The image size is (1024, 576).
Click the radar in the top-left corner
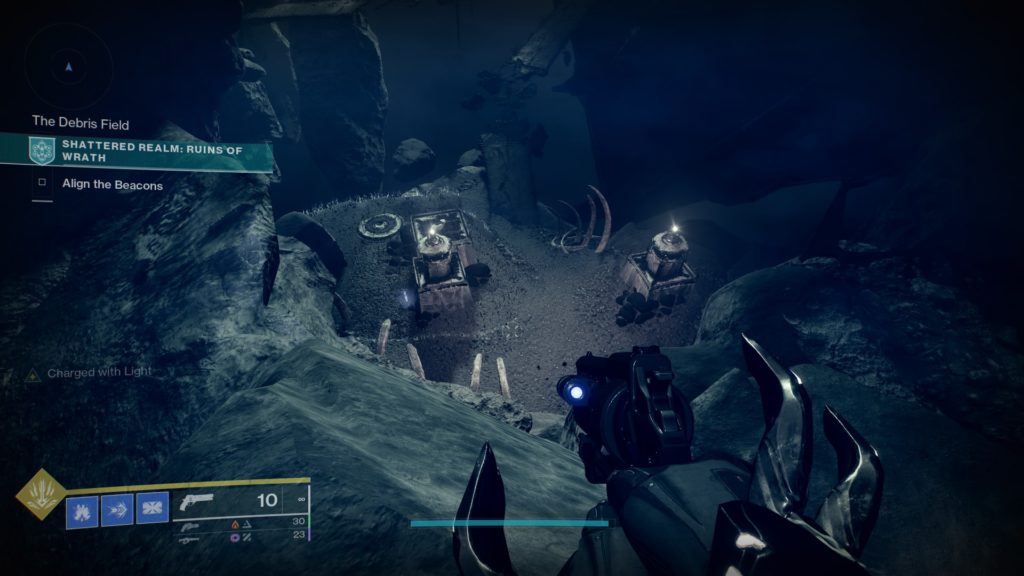point(68,67)
